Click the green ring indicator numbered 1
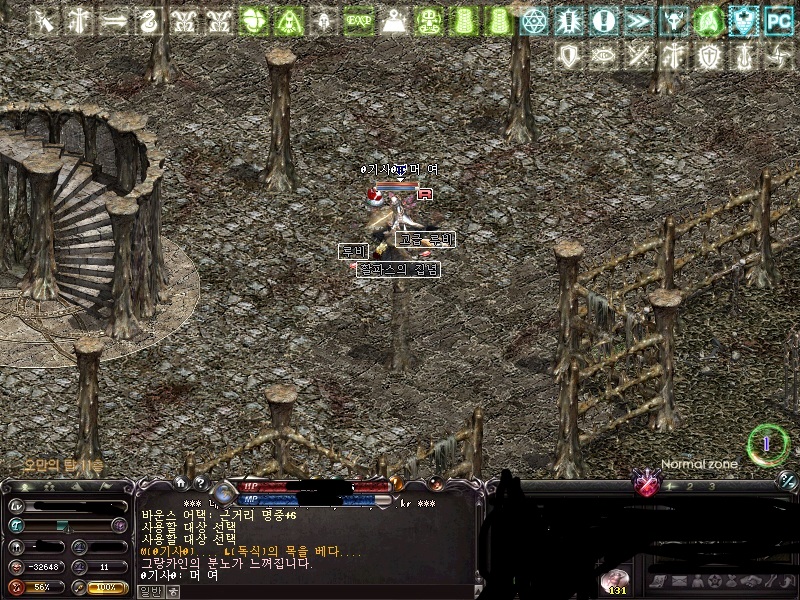Image resolution: width=800 pixels, height=600 pixels. tap(767, 443)
